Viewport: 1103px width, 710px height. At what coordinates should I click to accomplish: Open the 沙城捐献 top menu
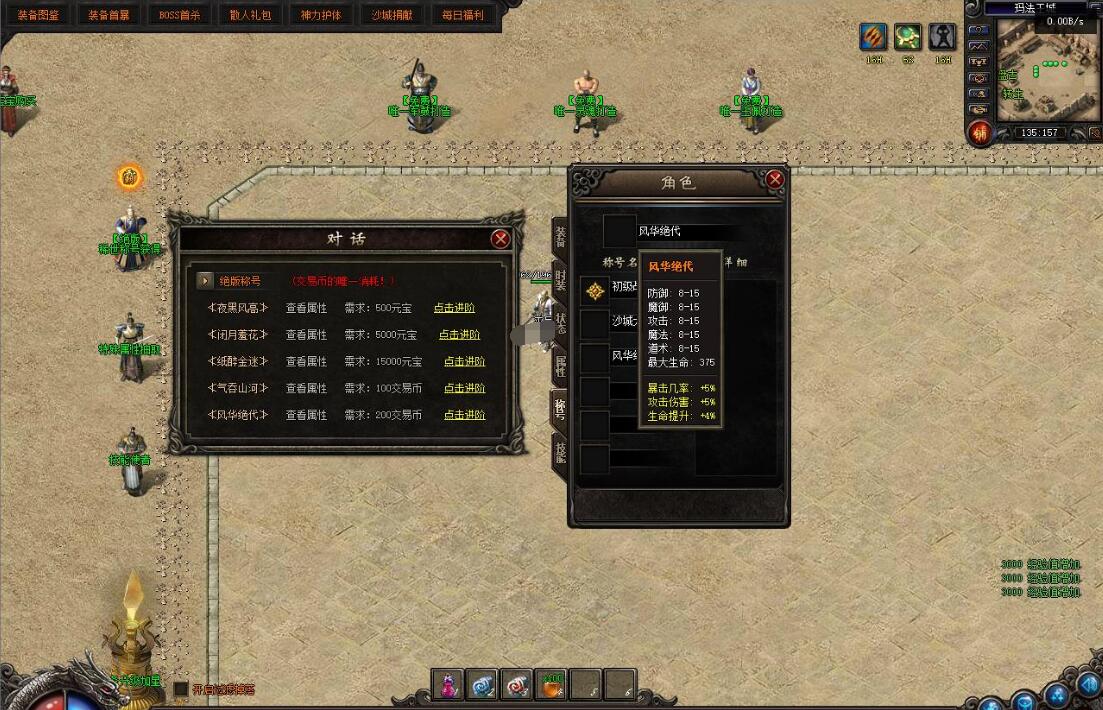click(392, 15)
